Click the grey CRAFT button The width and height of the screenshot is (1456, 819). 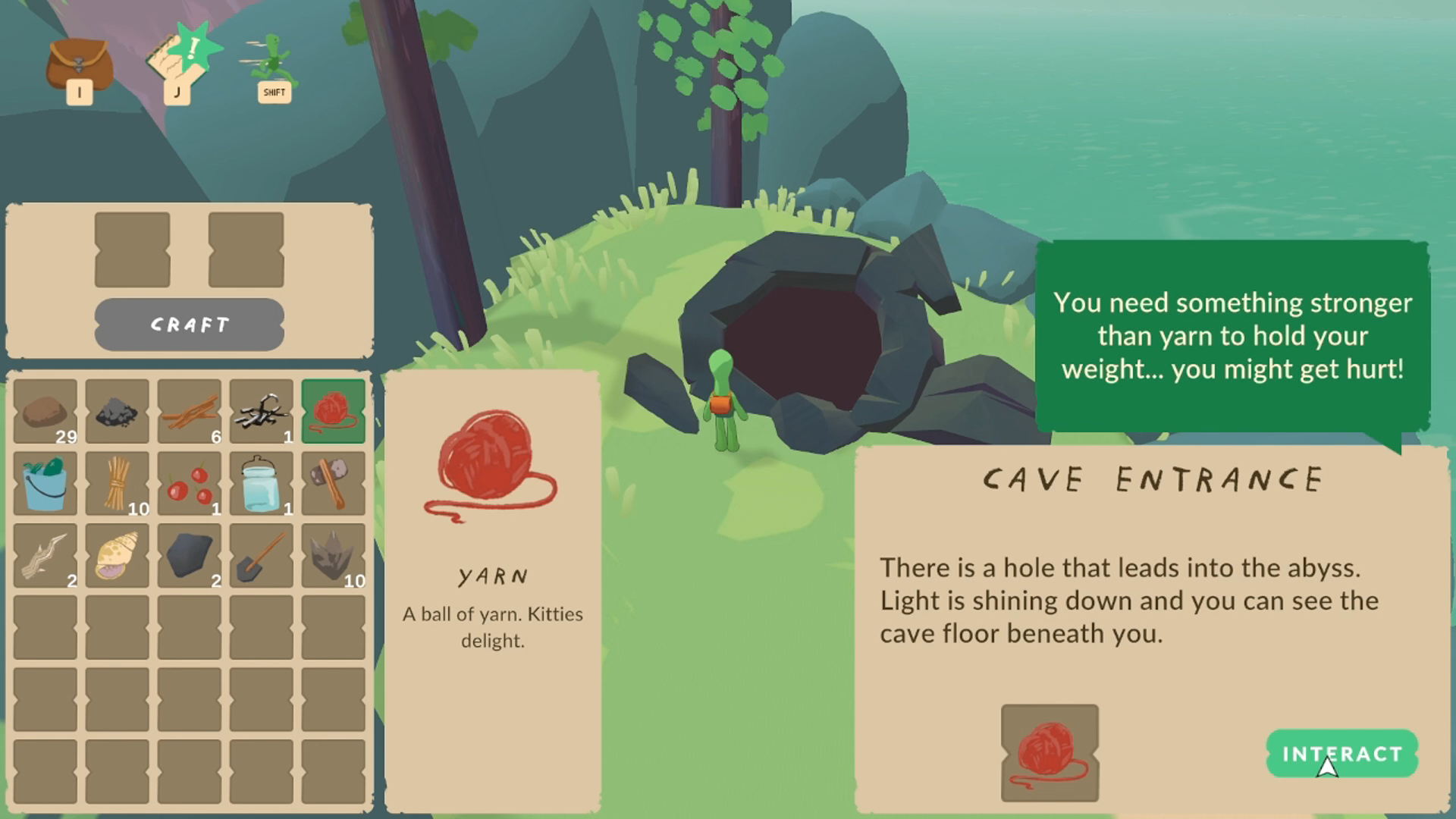point(189,325)
